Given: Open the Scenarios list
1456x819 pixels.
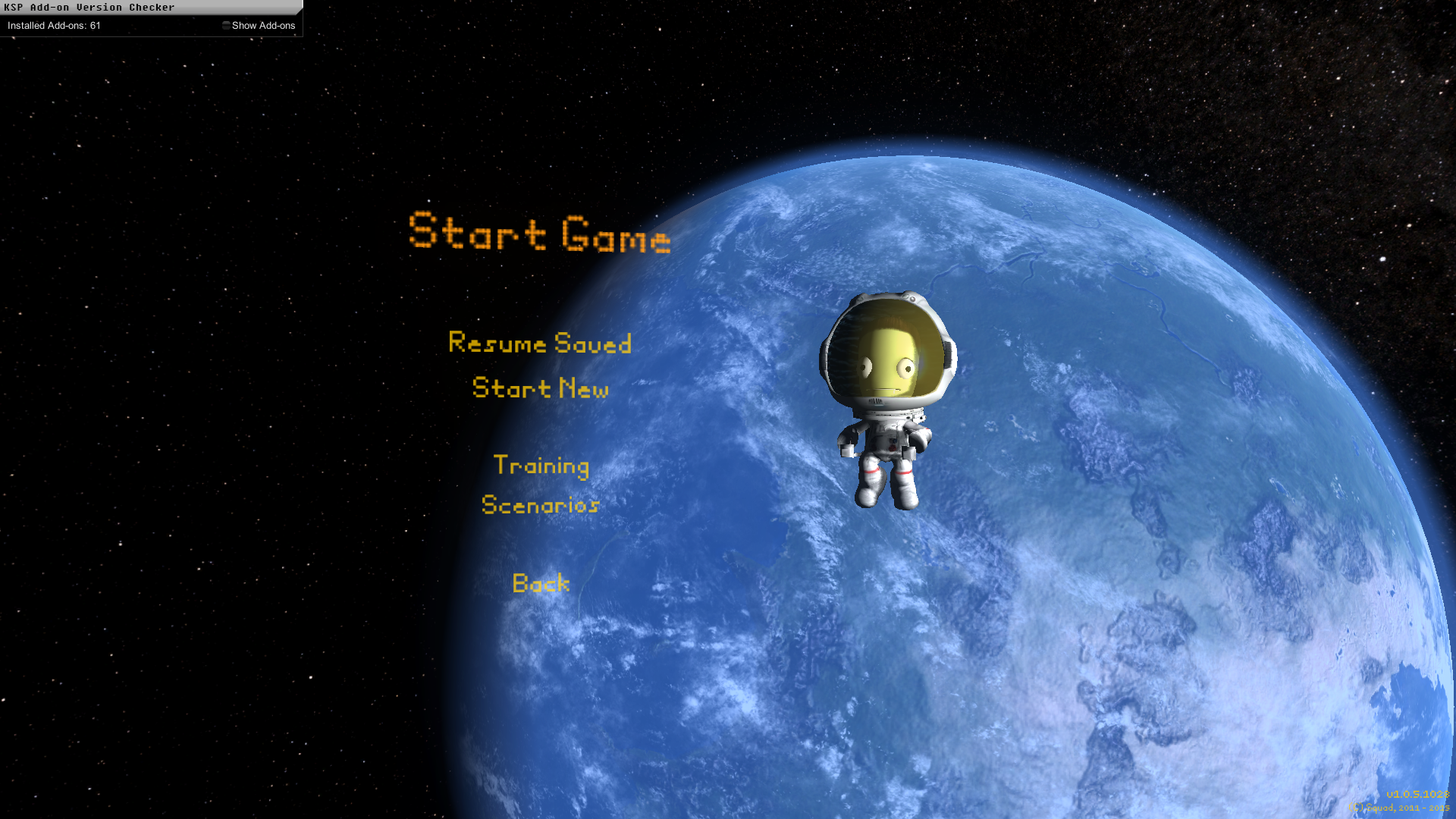Looking at the screenshot, I should point(540,505).
